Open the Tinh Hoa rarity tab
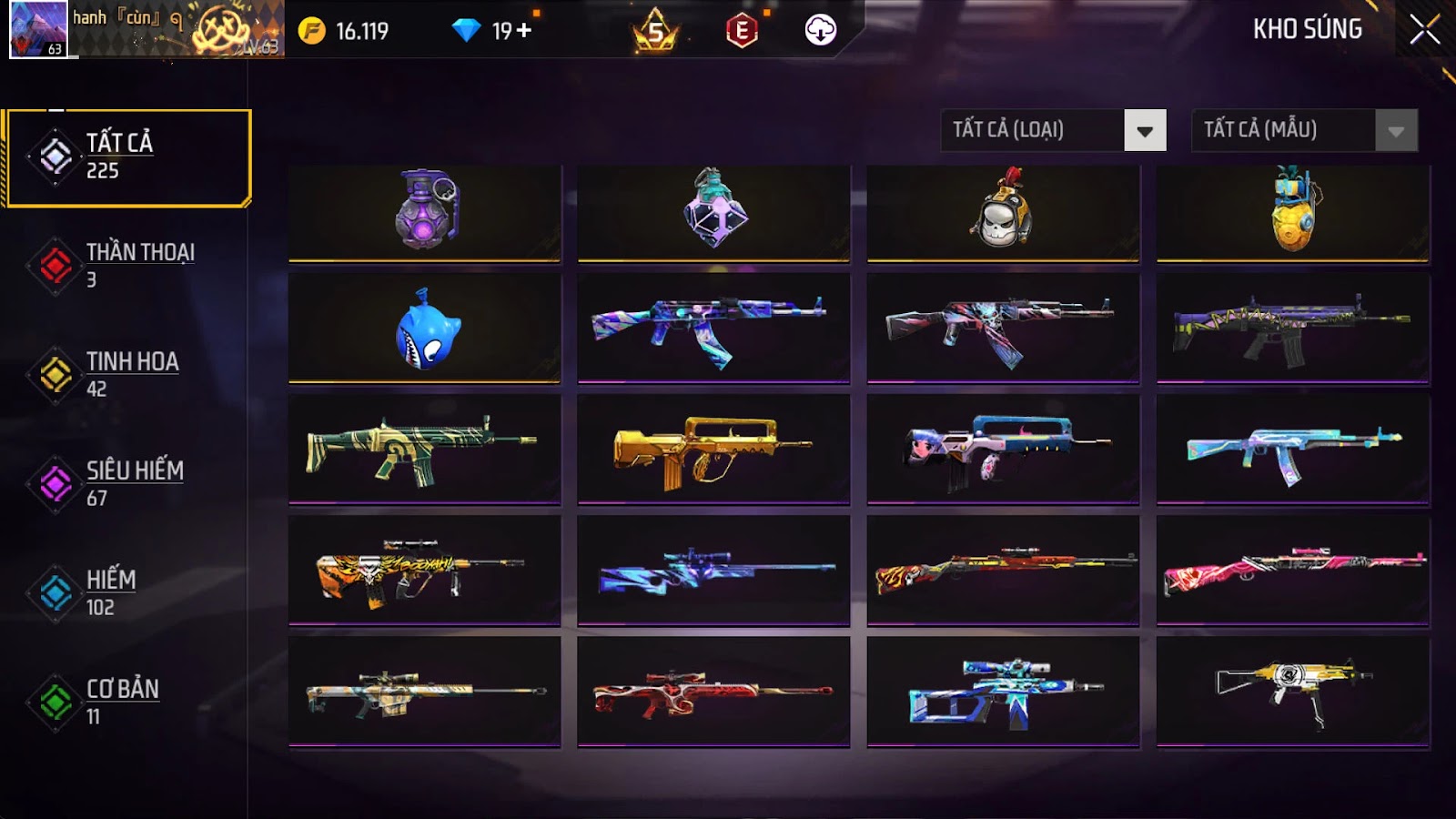The image size is (1456, 819). (127, 374)
